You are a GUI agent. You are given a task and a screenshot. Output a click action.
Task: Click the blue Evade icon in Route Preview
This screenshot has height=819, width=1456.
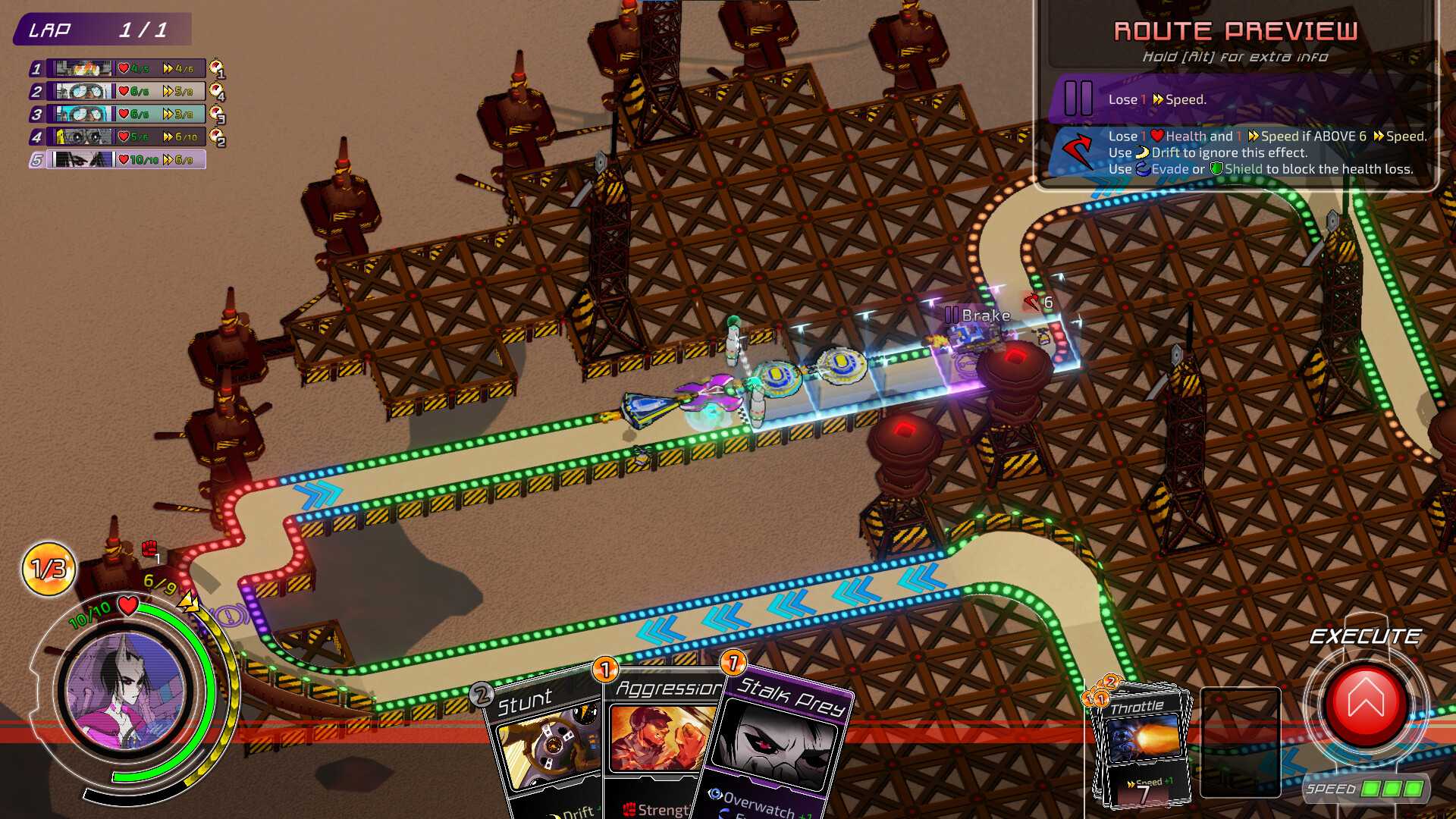tap(1142, 169)
